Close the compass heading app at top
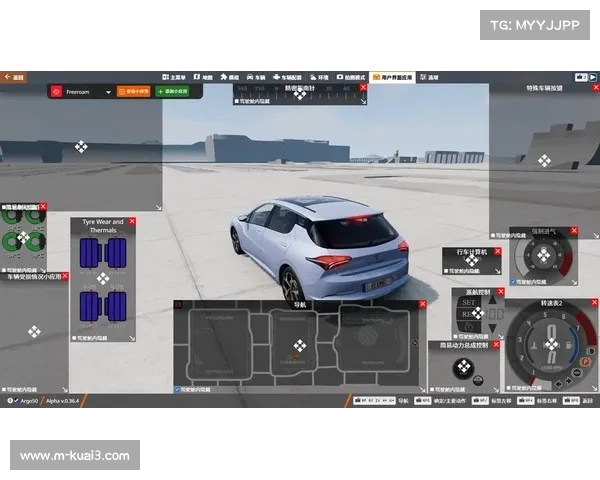The image size is (600, 480). pyautogui.click(x=362, y=89)
